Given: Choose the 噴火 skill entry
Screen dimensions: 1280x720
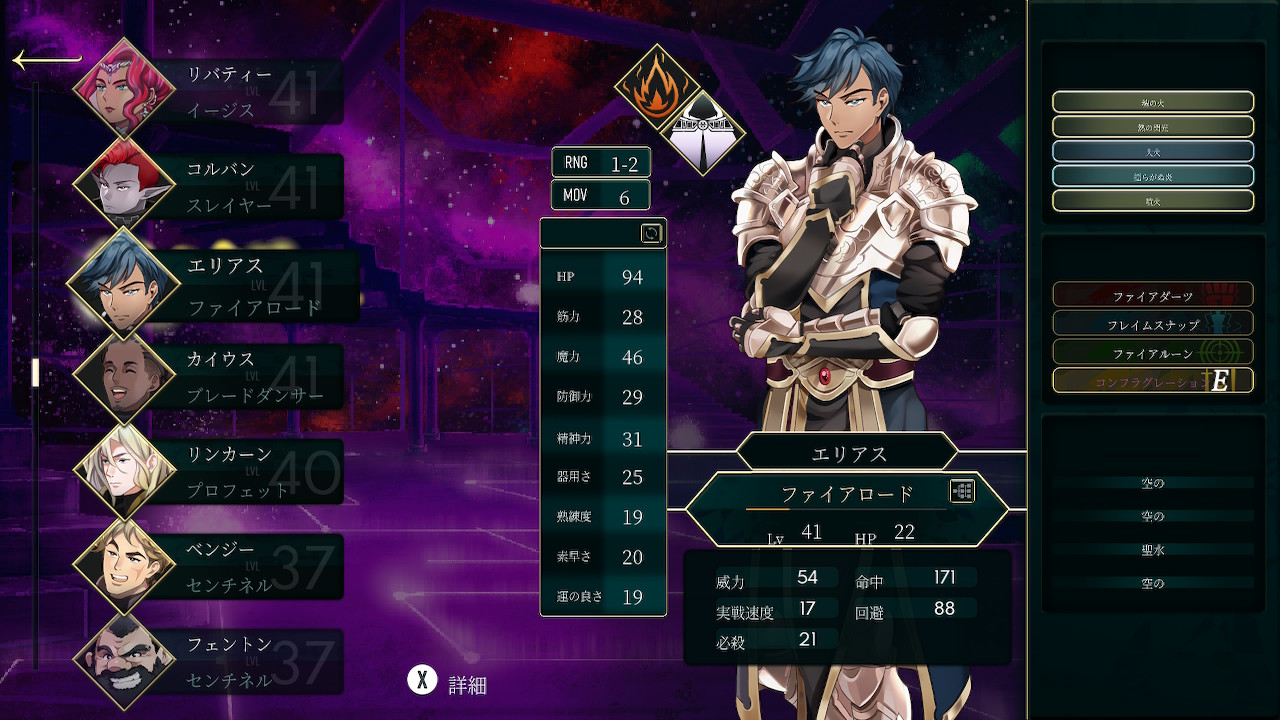Looking at the screenshot, I should (x=1152, y=201).
